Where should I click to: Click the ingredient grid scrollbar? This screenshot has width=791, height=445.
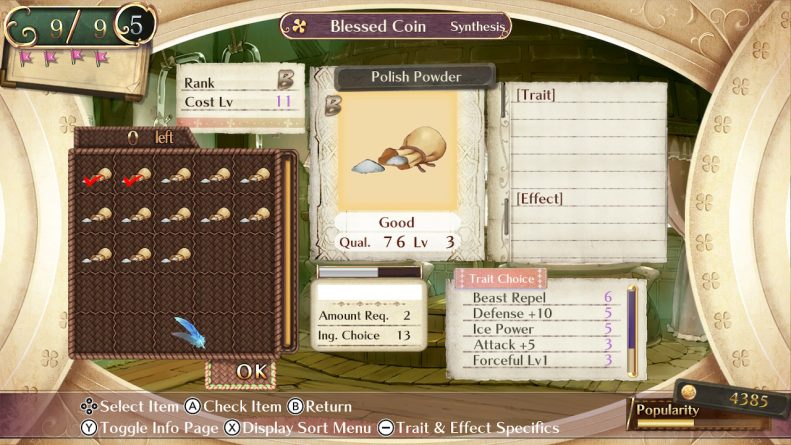285,250
